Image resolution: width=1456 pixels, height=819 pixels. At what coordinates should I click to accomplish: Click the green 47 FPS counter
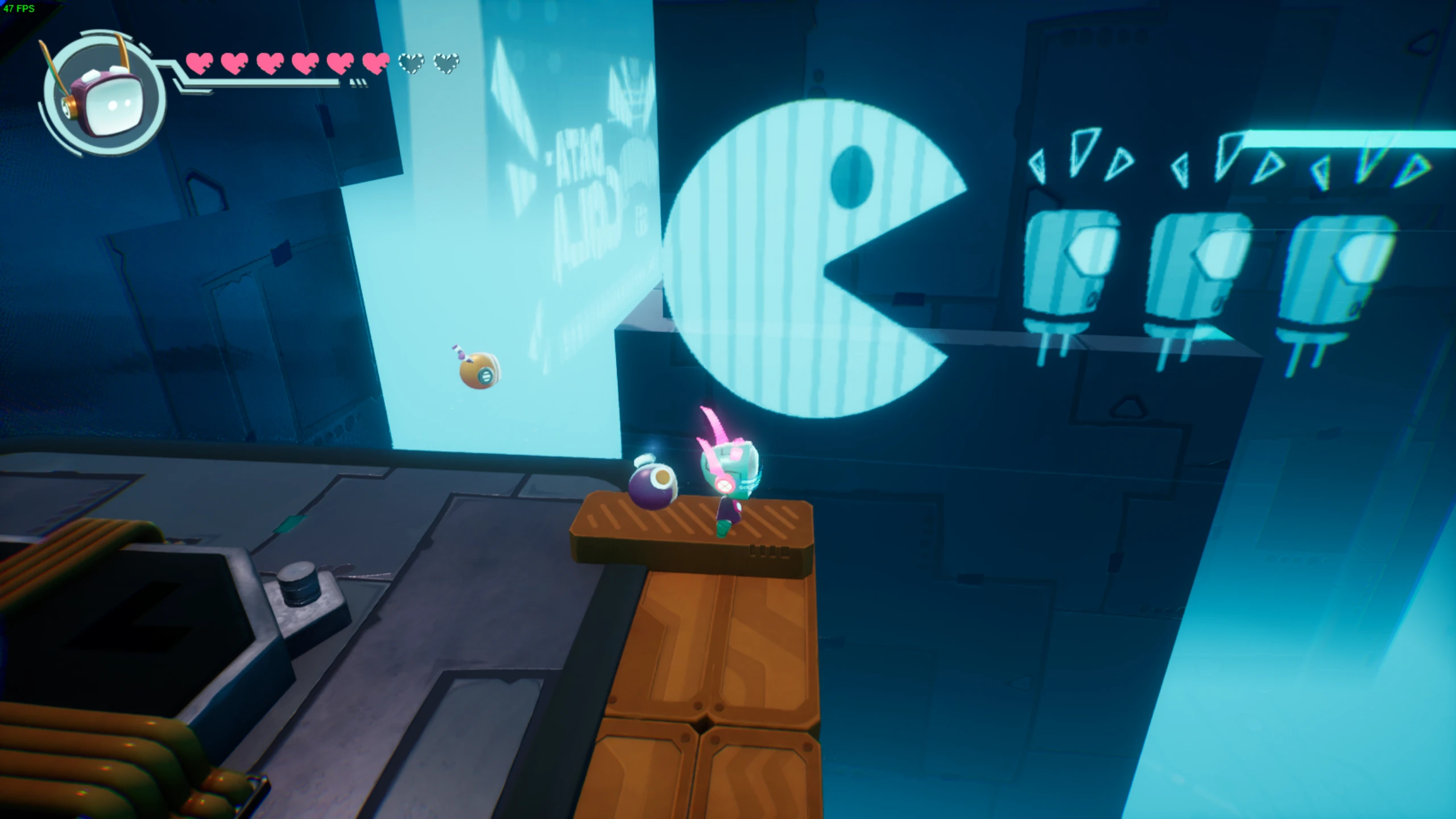tap(19, 9)
